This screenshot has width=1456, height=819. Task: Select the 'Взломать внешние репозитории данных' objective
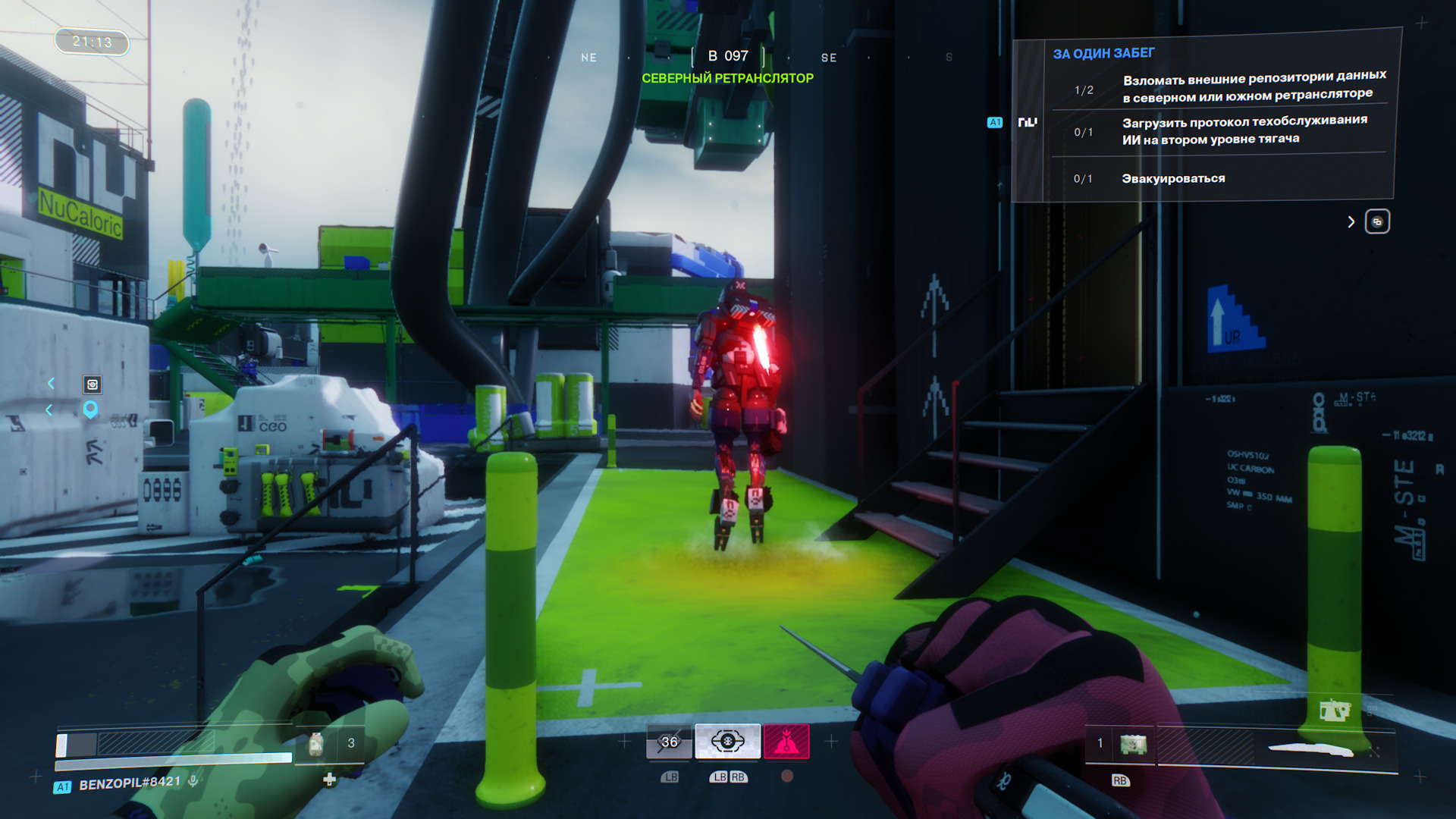tap(1254, 86)
